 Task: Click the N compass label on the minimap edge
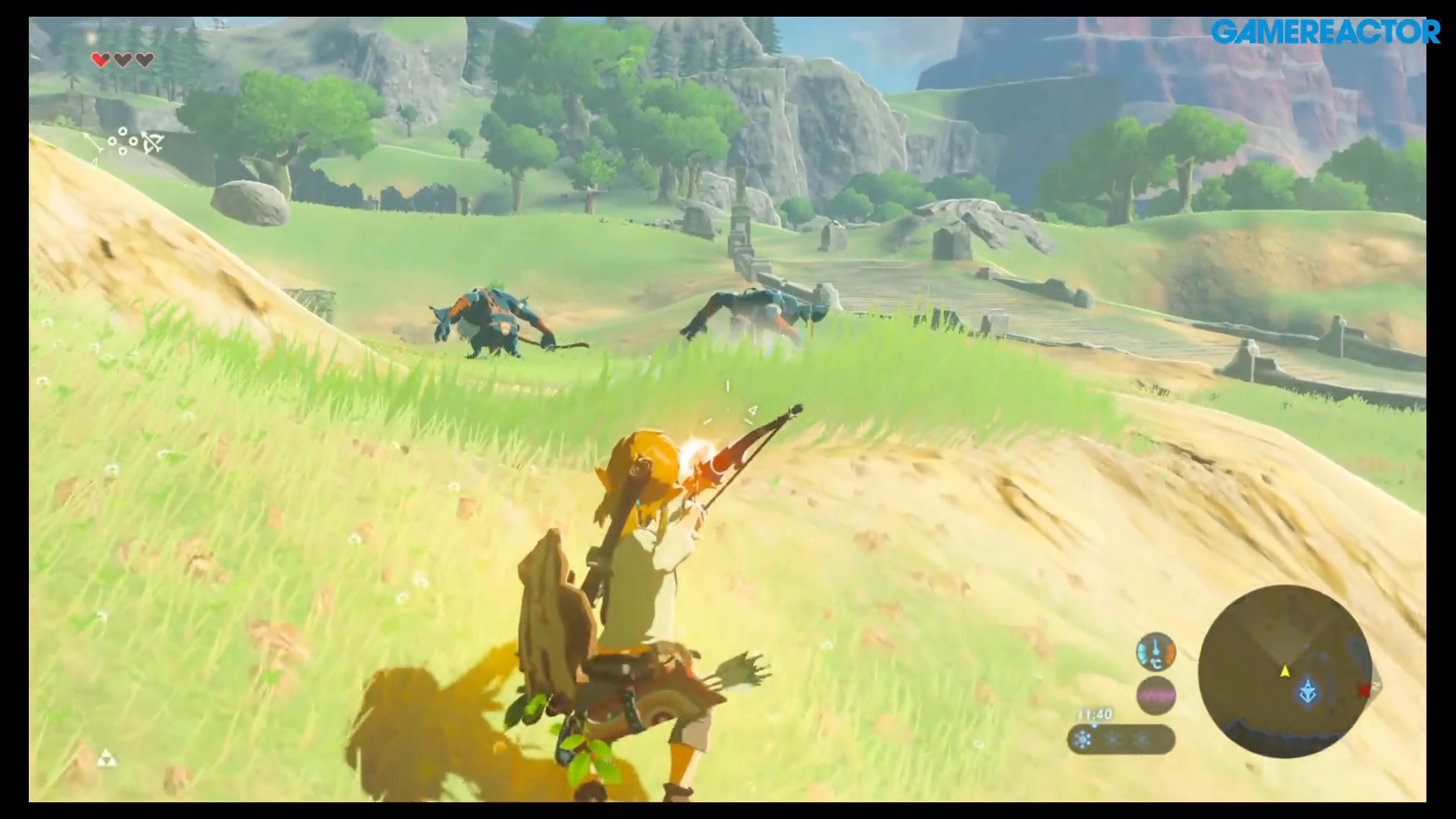1376,687
